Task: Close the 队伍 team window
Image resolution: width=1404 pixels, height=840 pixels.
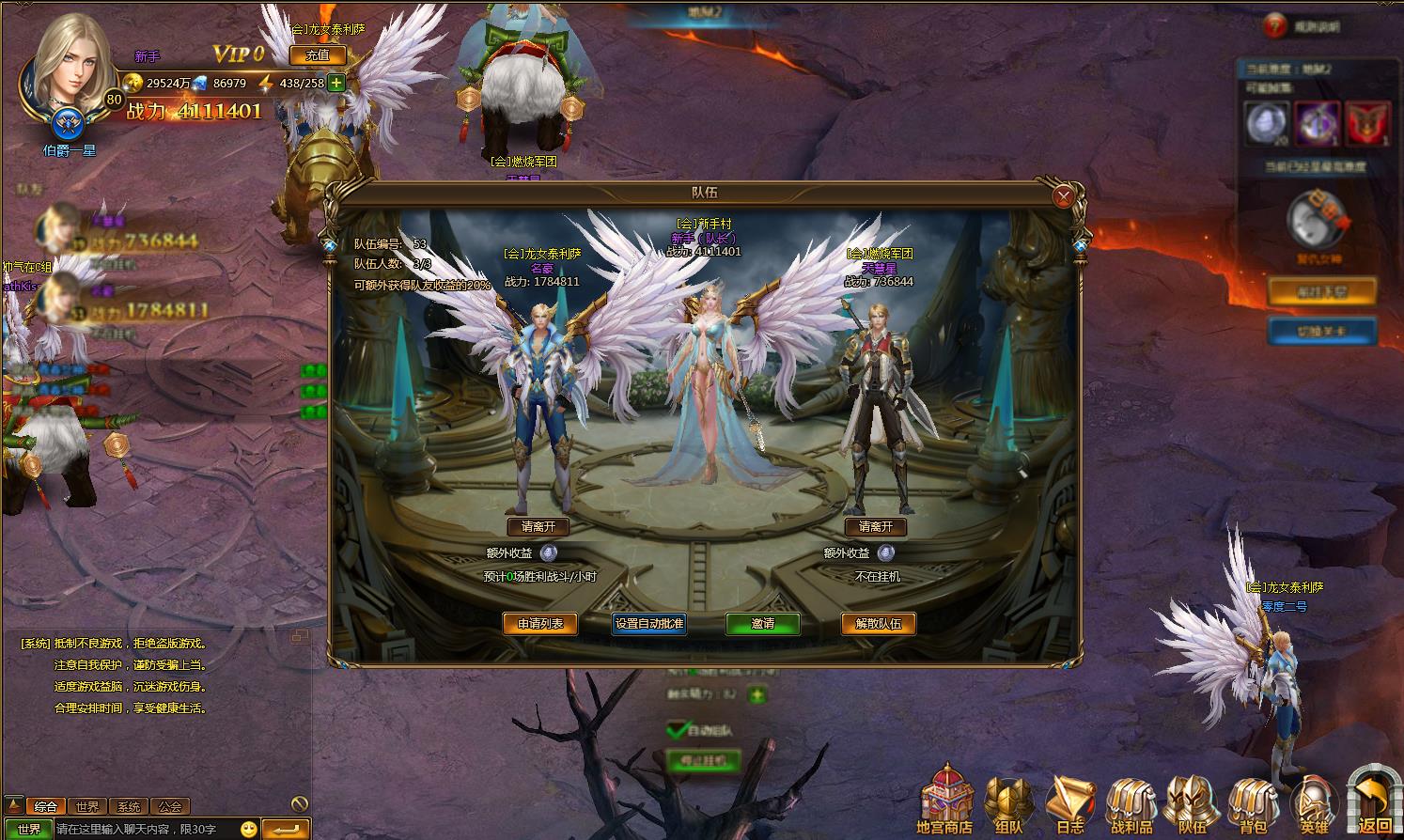Action: pos(1064,196)
